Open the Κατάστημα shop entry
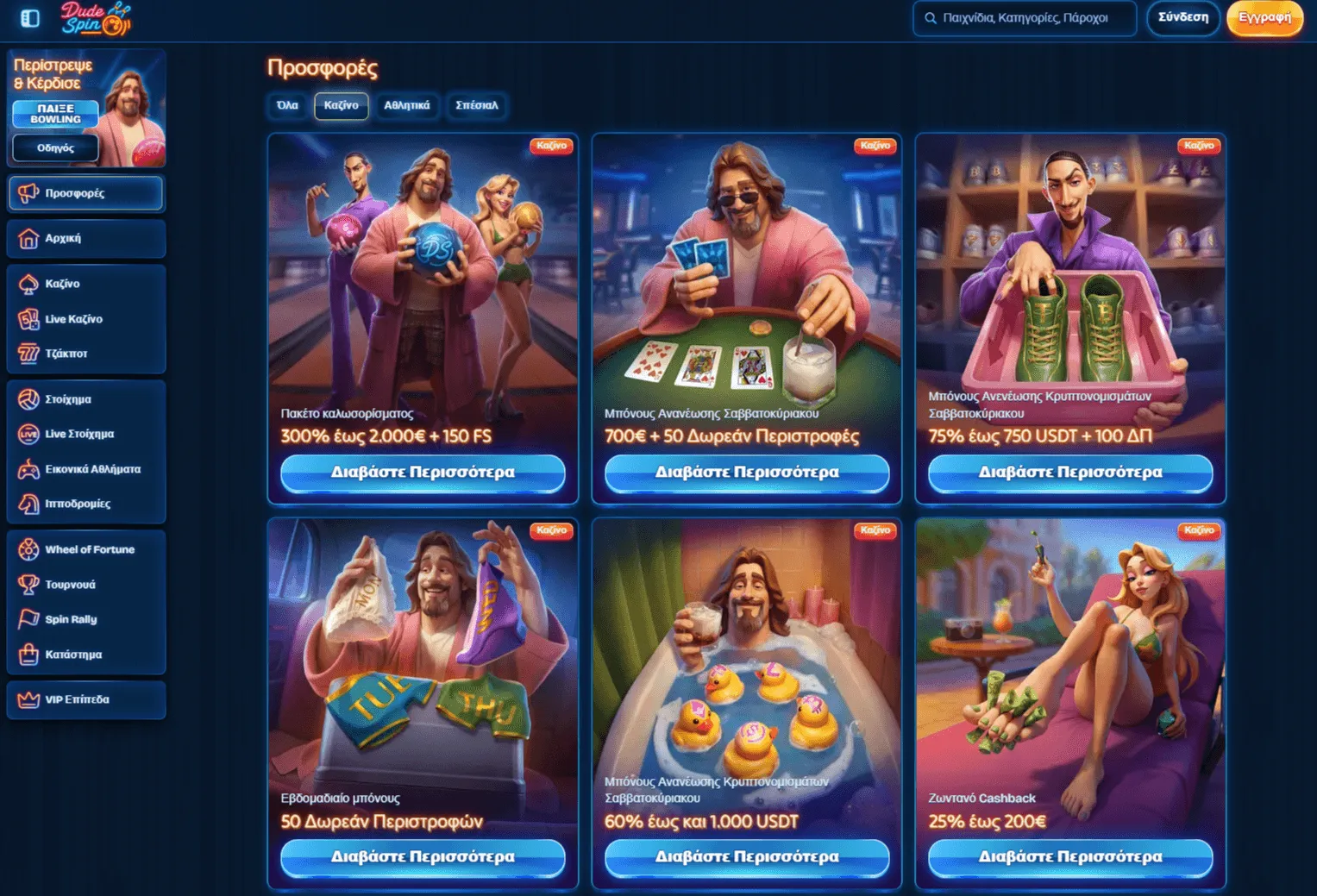Viewport: 1317px width, 896px height. pos(85,655)
